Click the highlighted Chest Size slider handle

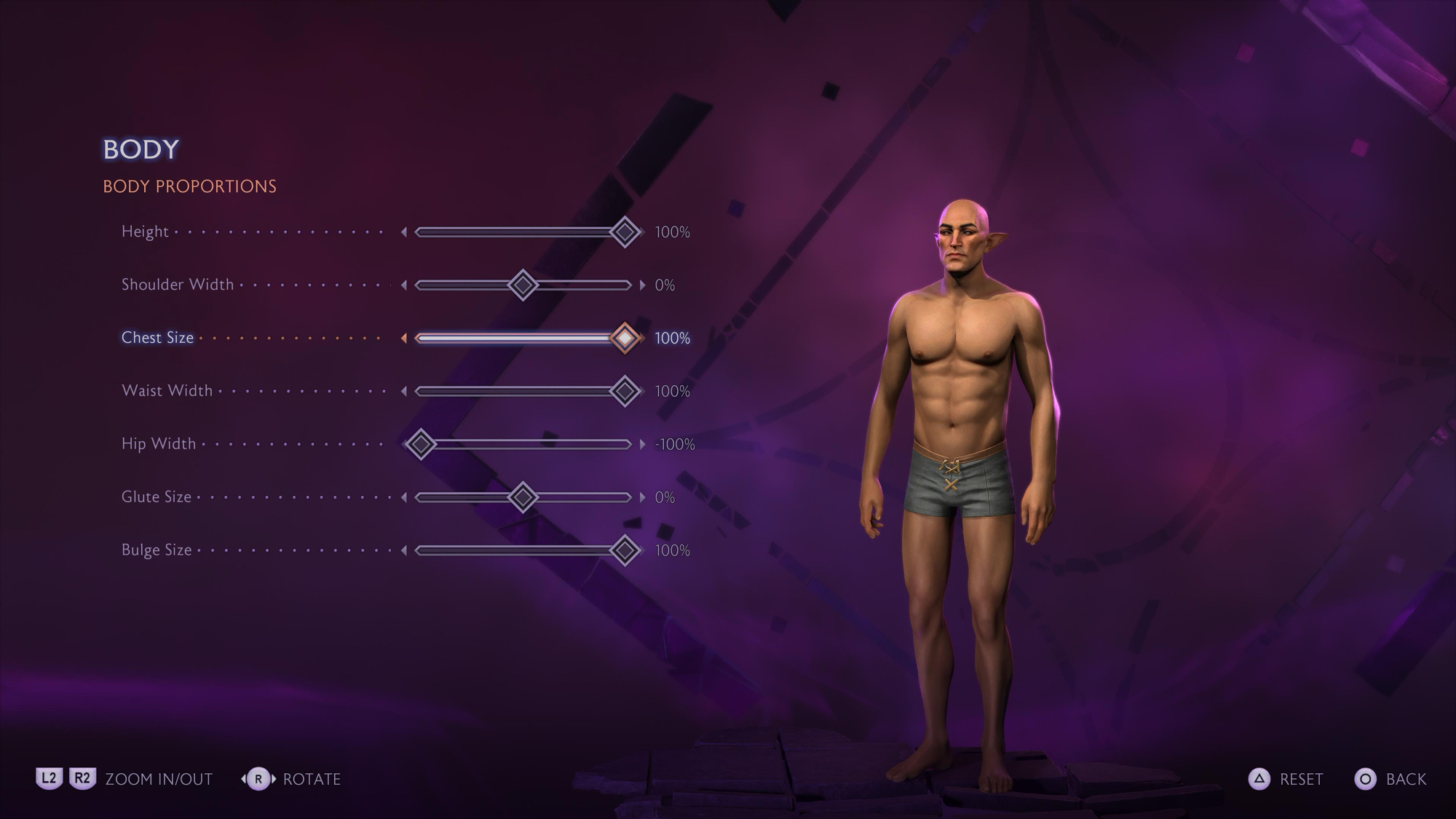(x=625, y=339)
